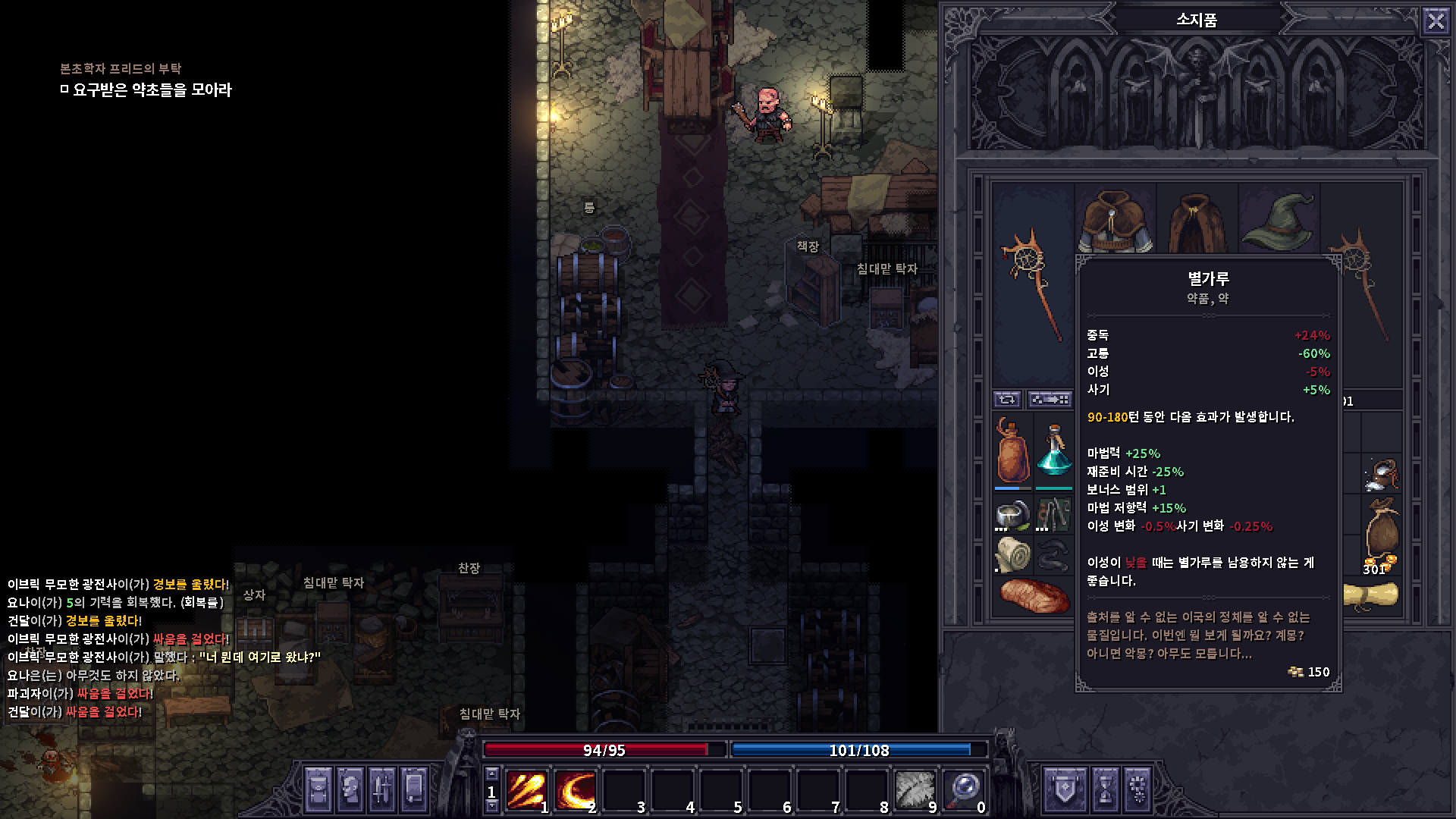Activate the fire barrage skill in slot 1
Viewport: 1456px width, 819px height.
pos(526,791)
